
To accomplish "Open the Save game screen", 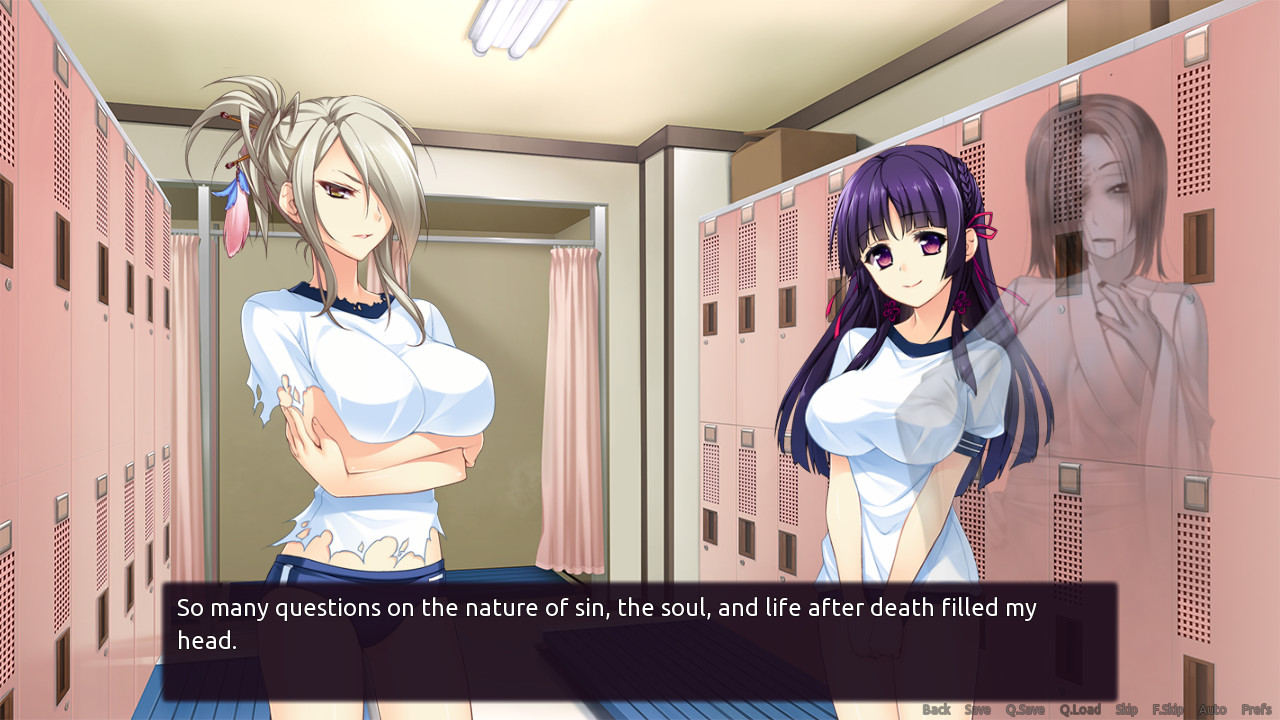I will pyautogui.click(x=979, y=708).
